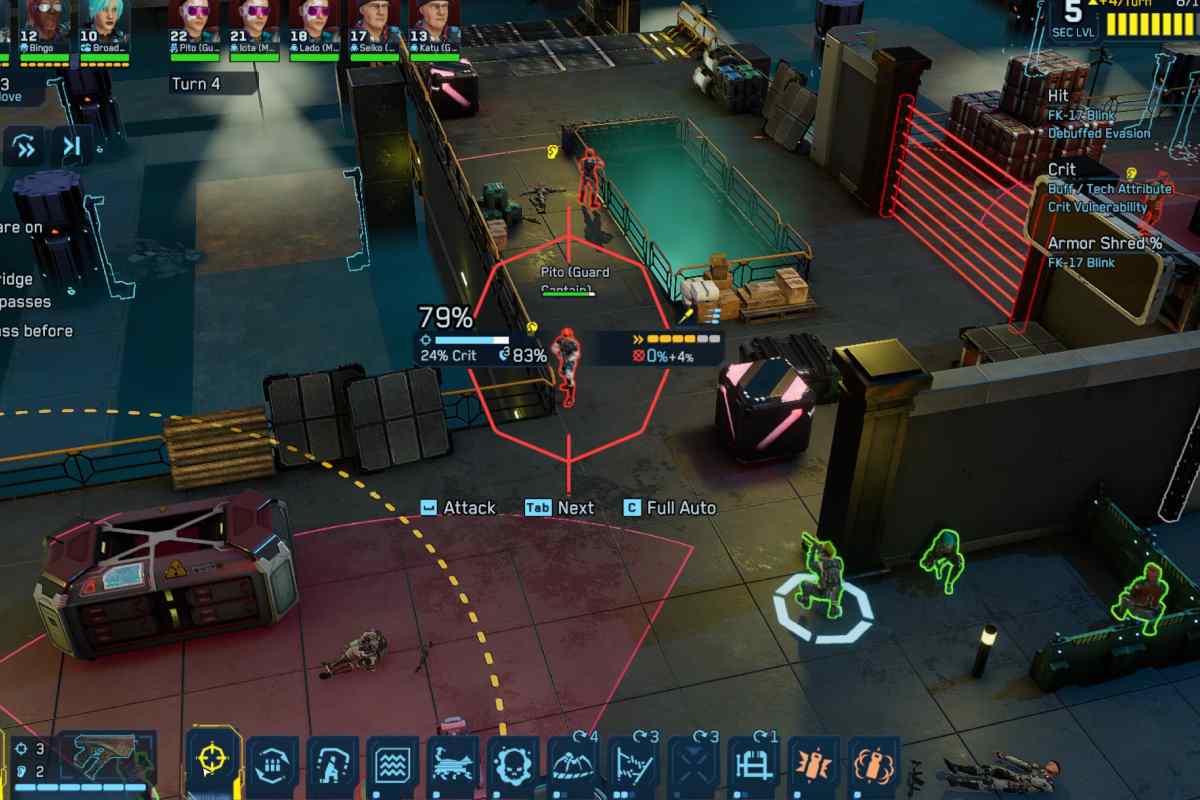Image resolution: width=1200 pixels, height=800 pixels.
Task: Activate the yellow crosshair shoot ability
Action: click(213, 764)
